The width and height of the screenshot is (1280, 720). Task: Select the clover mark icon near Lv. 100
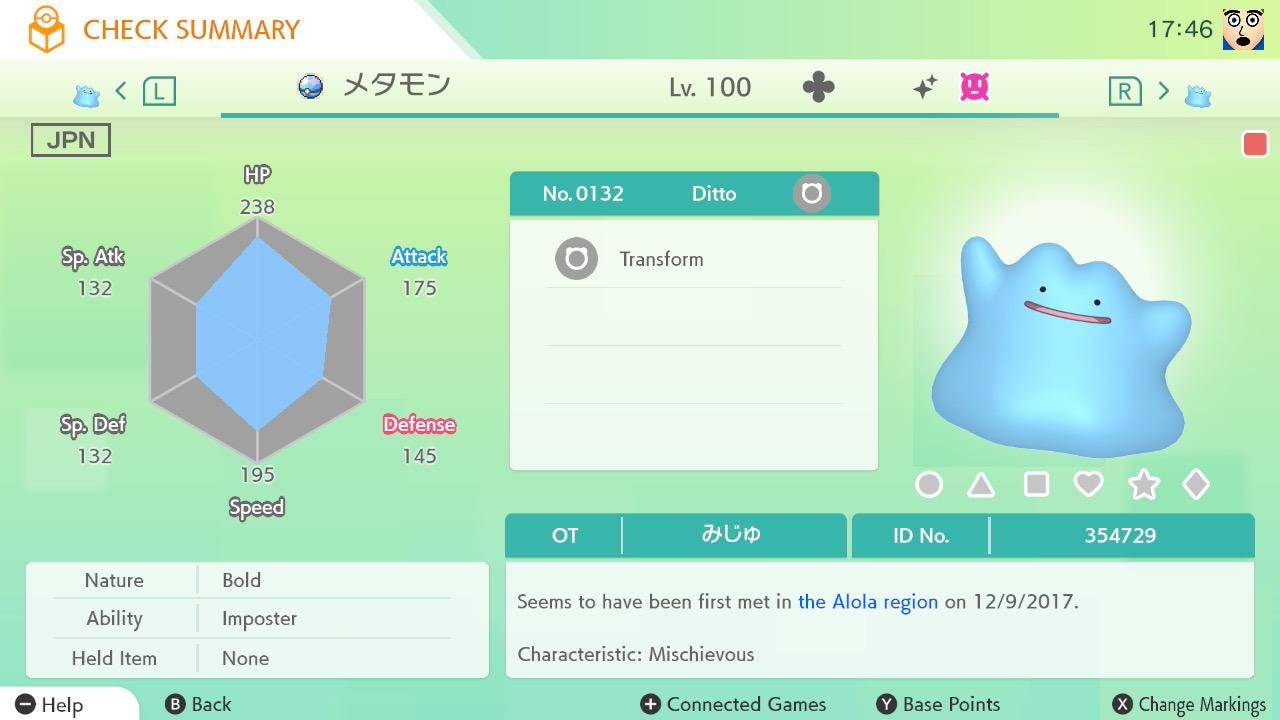click(818, 87)
